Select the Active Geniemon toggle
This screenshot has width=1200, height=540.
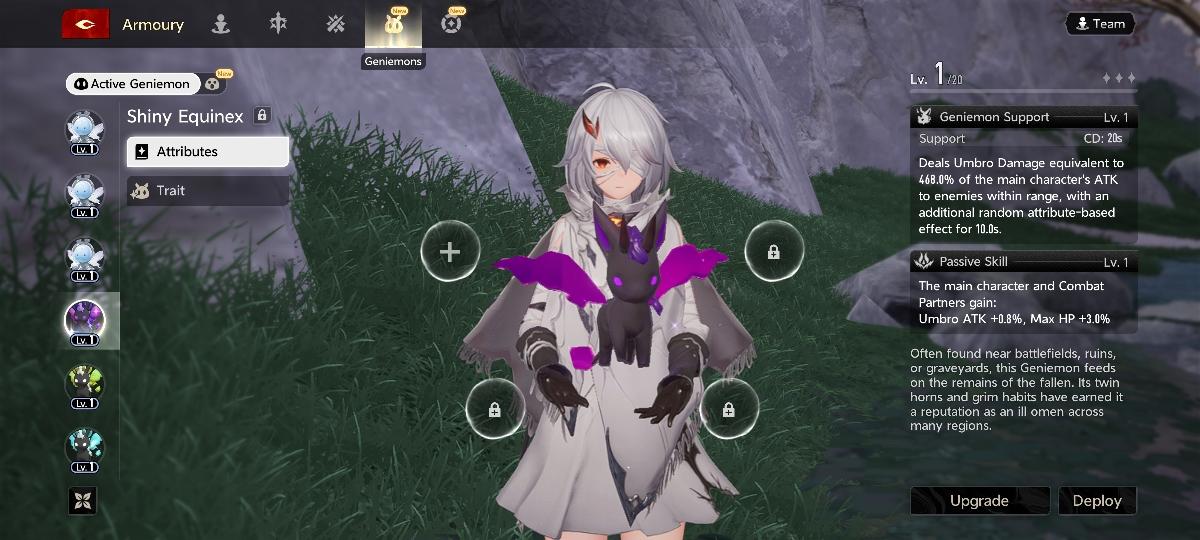(133, 84)
